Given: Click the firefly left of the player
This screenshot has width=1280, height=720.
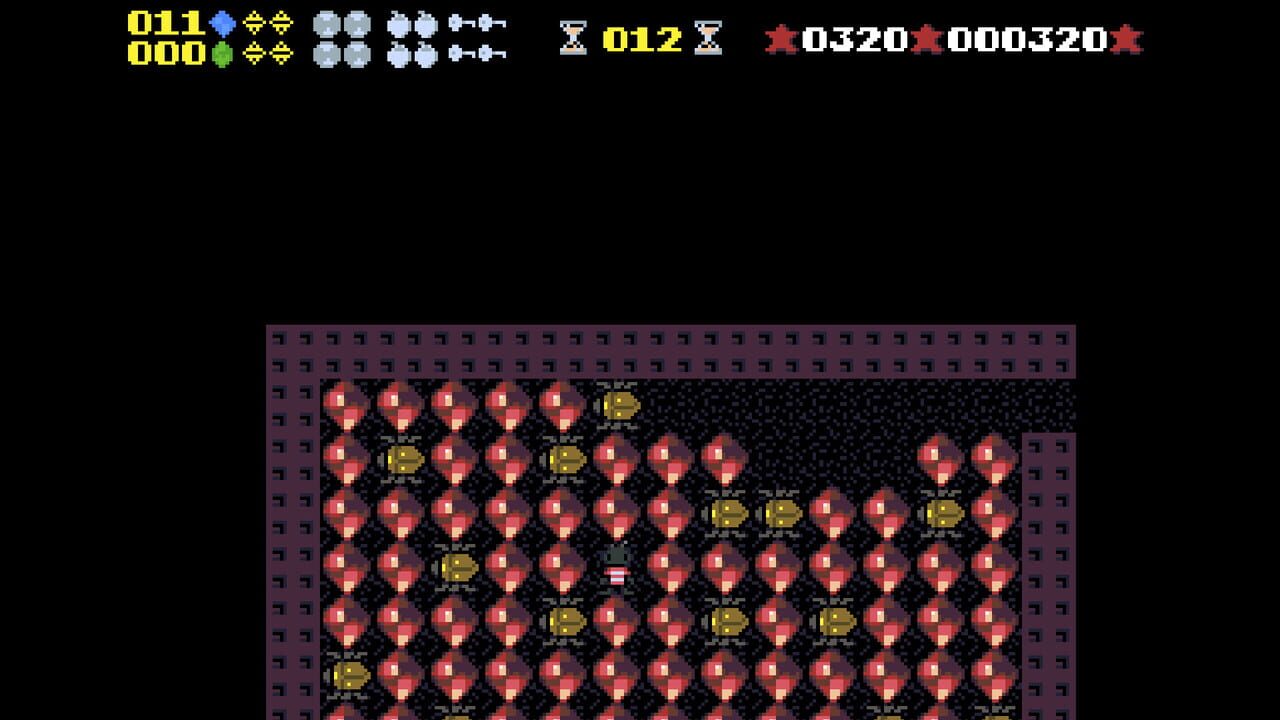Looking at the screenshot, I should (460, 566).
